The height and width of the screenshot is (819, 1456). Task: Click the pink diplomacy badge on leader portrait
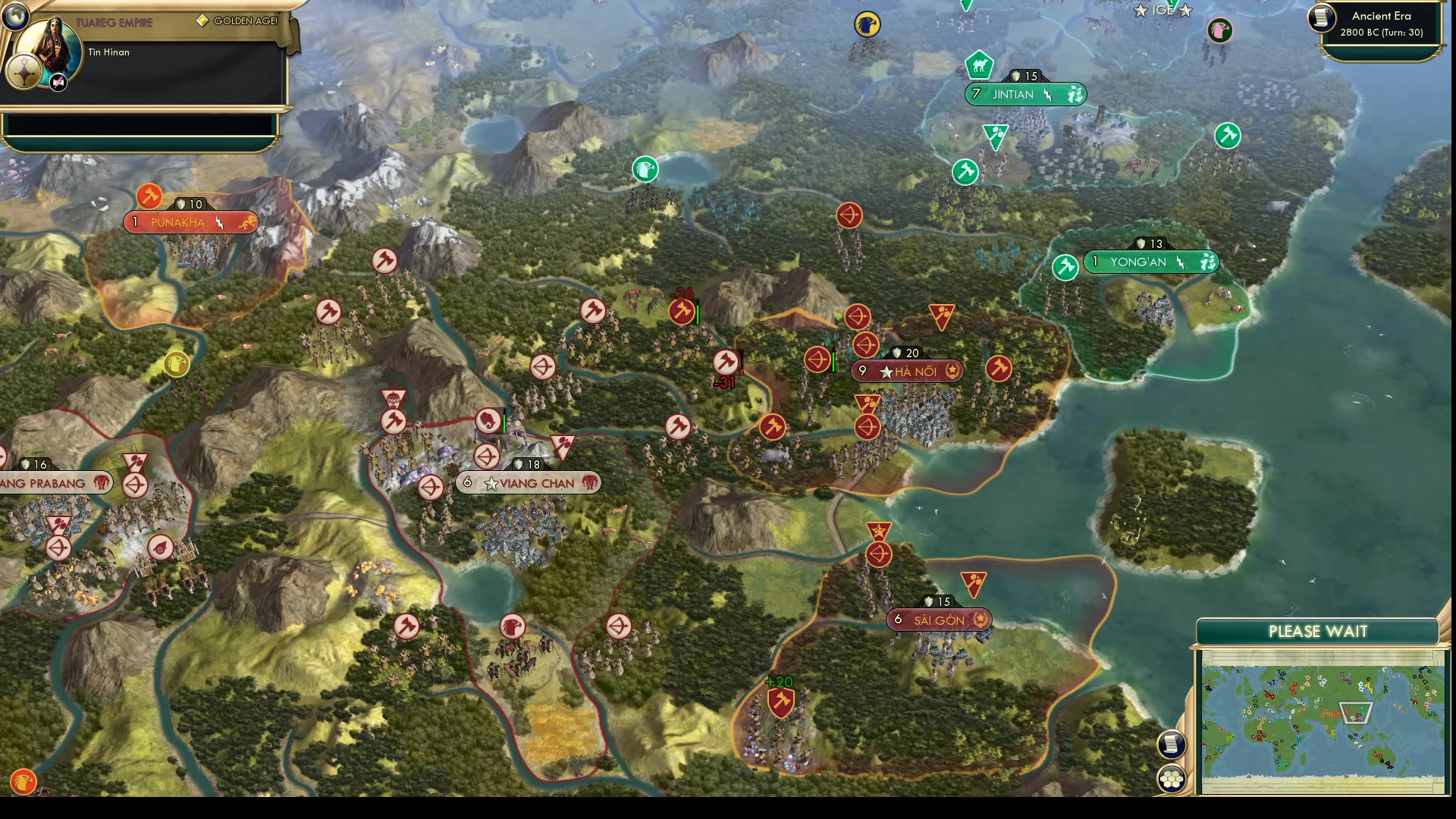tap(57, 82)
